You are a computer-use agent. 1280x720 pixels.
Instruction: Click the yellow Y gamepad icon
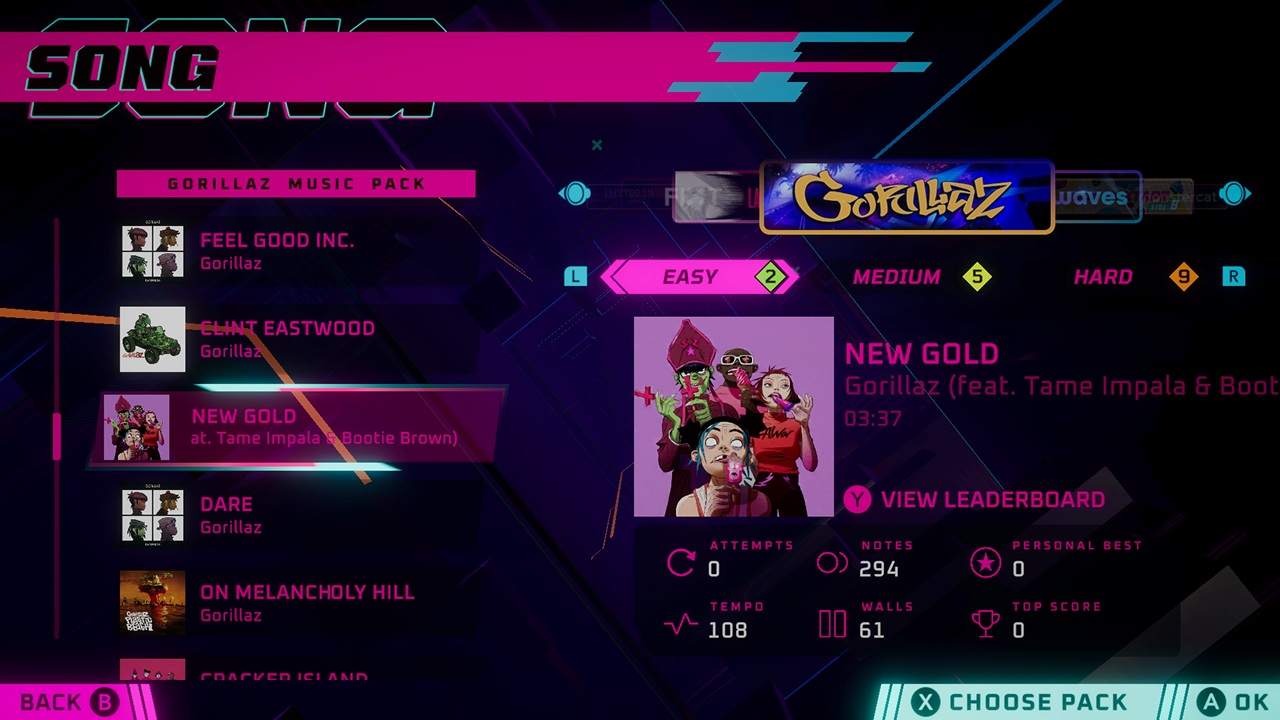coord(857,499)
